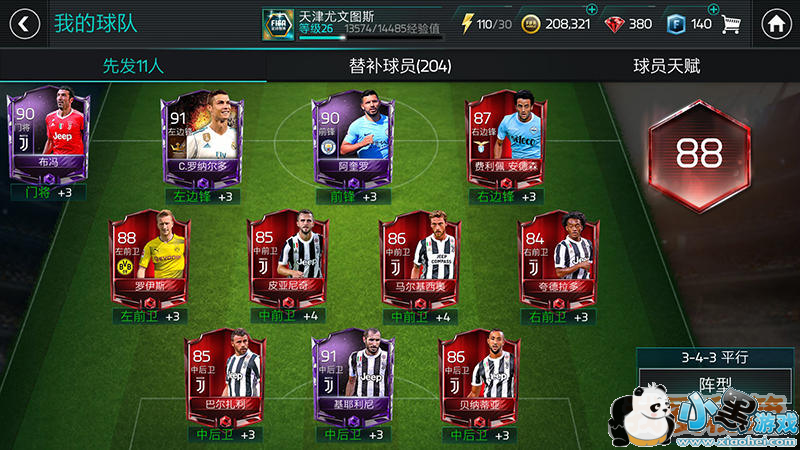Go back using the arrow button
Screen dimensions: 800x450
(x=25, y=23)
